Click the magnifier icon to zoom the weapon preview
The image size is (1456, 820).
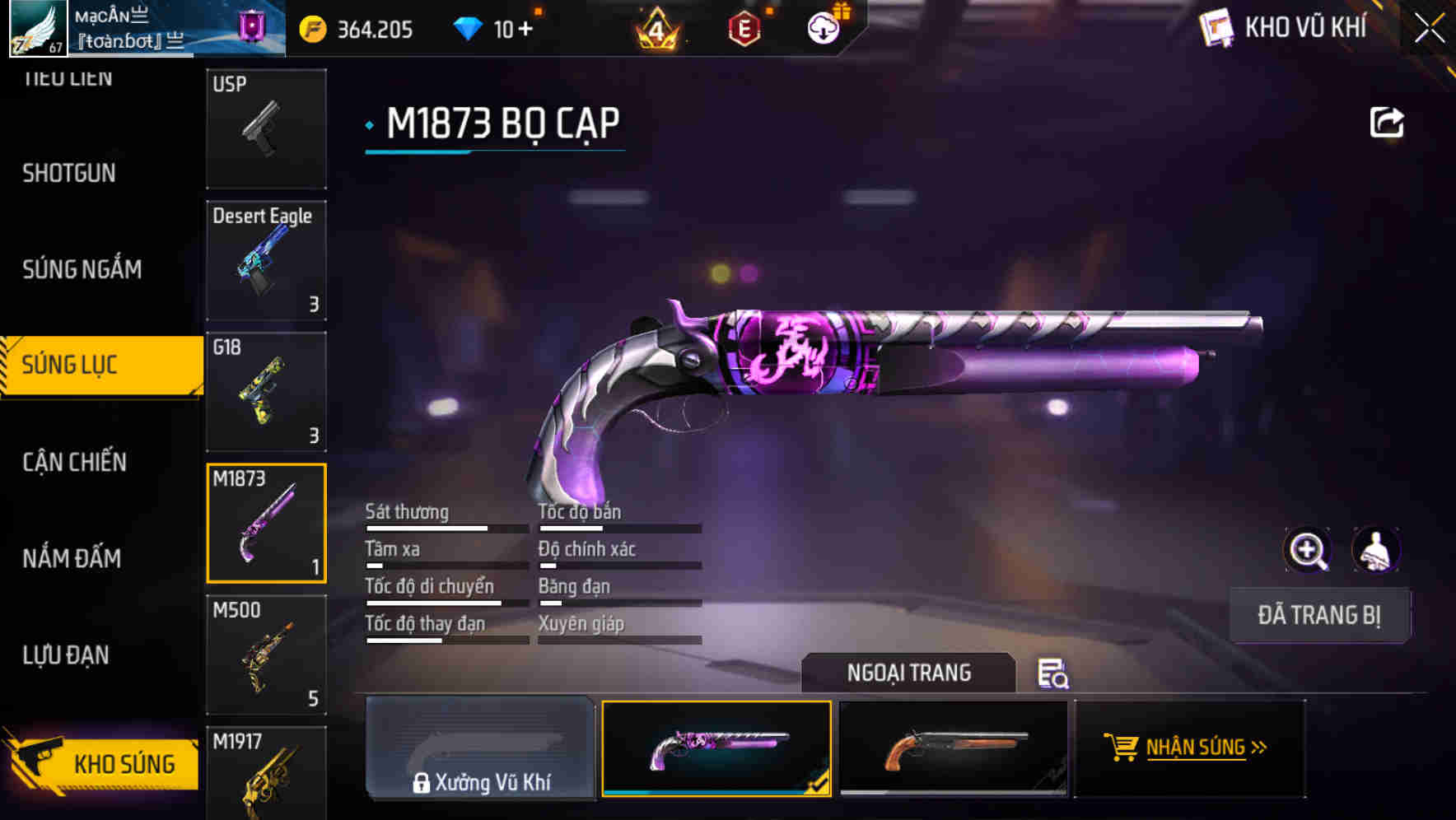(1309, 550)
